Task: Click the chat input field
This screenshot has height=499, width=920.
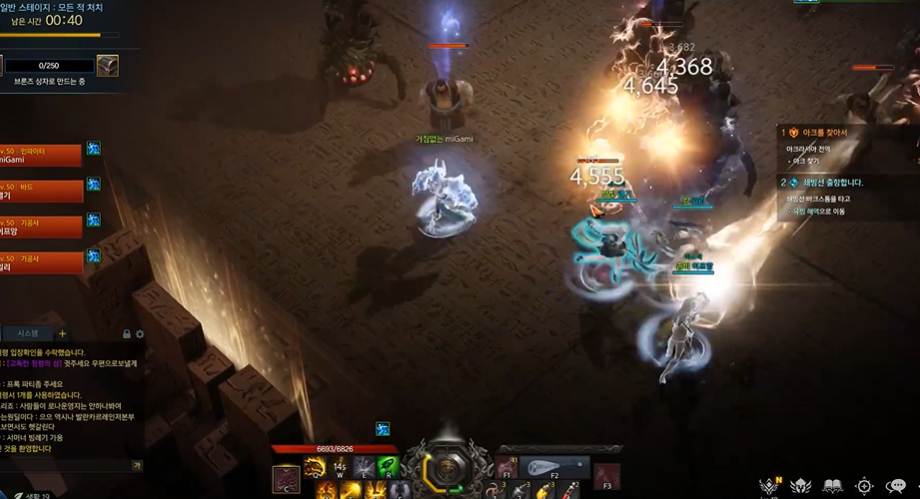Action: pos(65,466)
